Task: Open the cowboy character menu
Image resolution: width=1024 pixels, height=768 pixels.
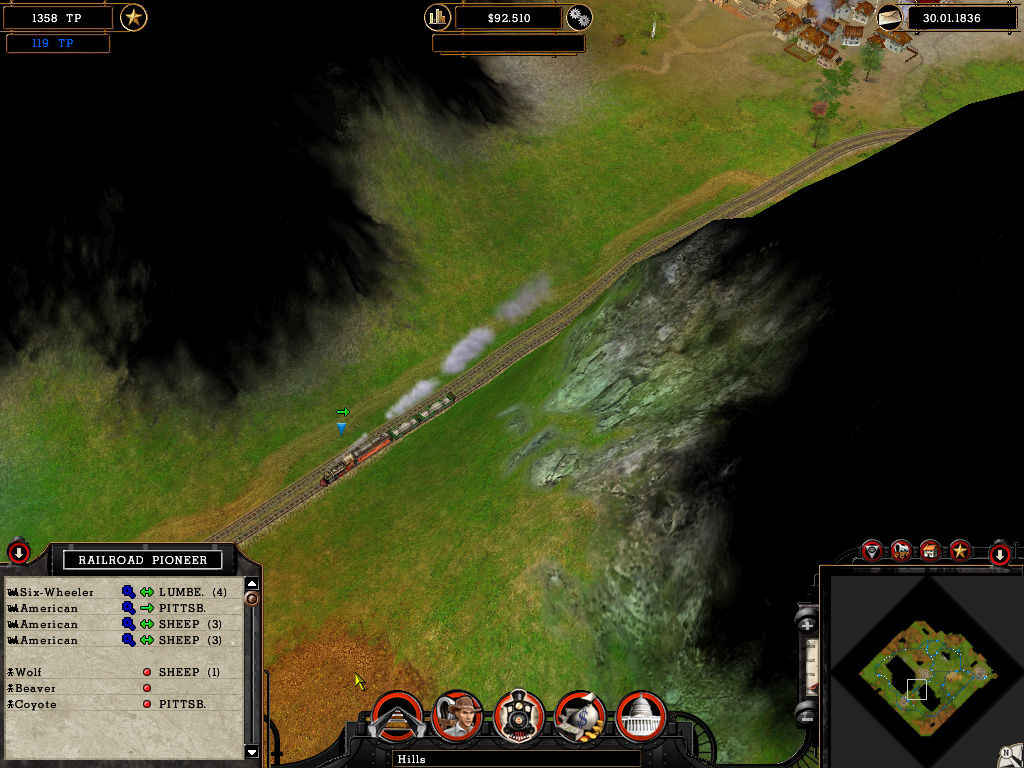Action: coord(459,716)
